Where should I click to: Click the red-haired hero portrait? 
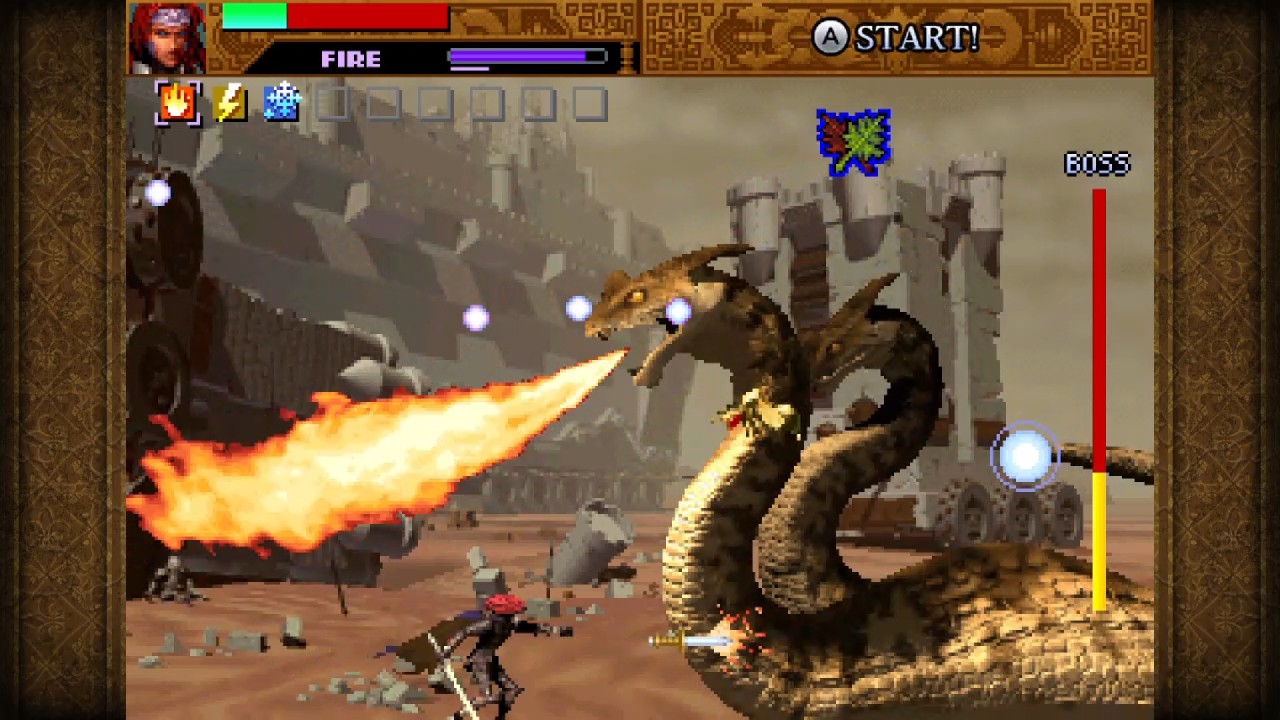(x=167, y=38)
